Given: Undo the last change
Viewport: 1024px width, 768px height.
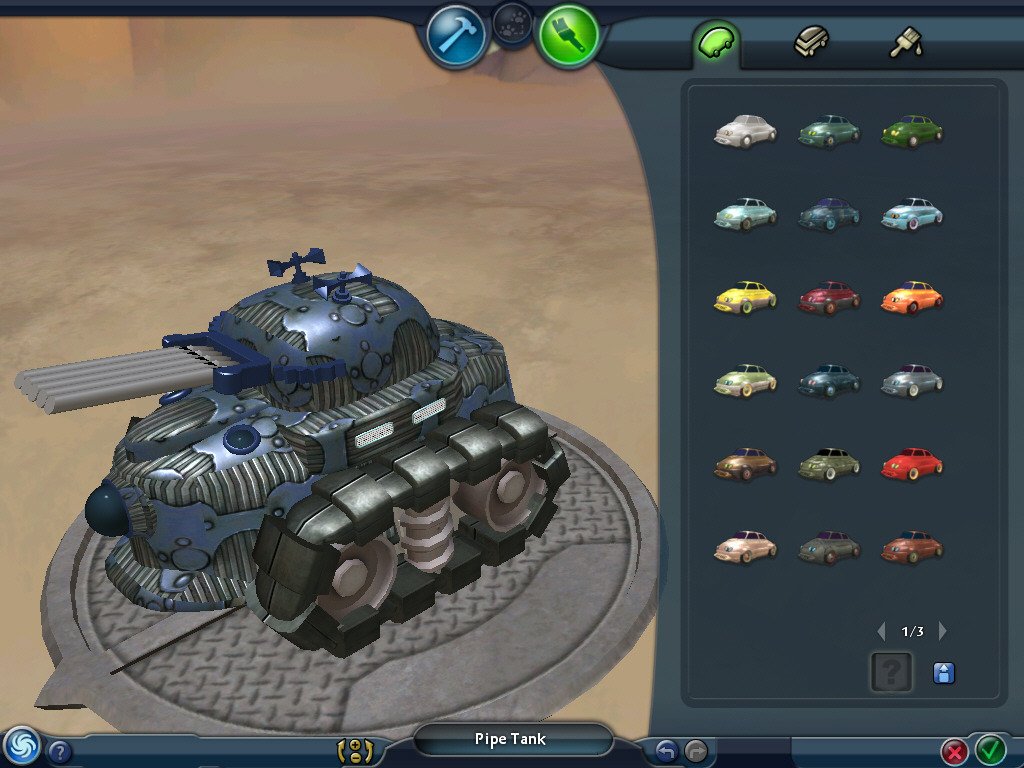Looking at the screenshot, I should click(667, 750).
